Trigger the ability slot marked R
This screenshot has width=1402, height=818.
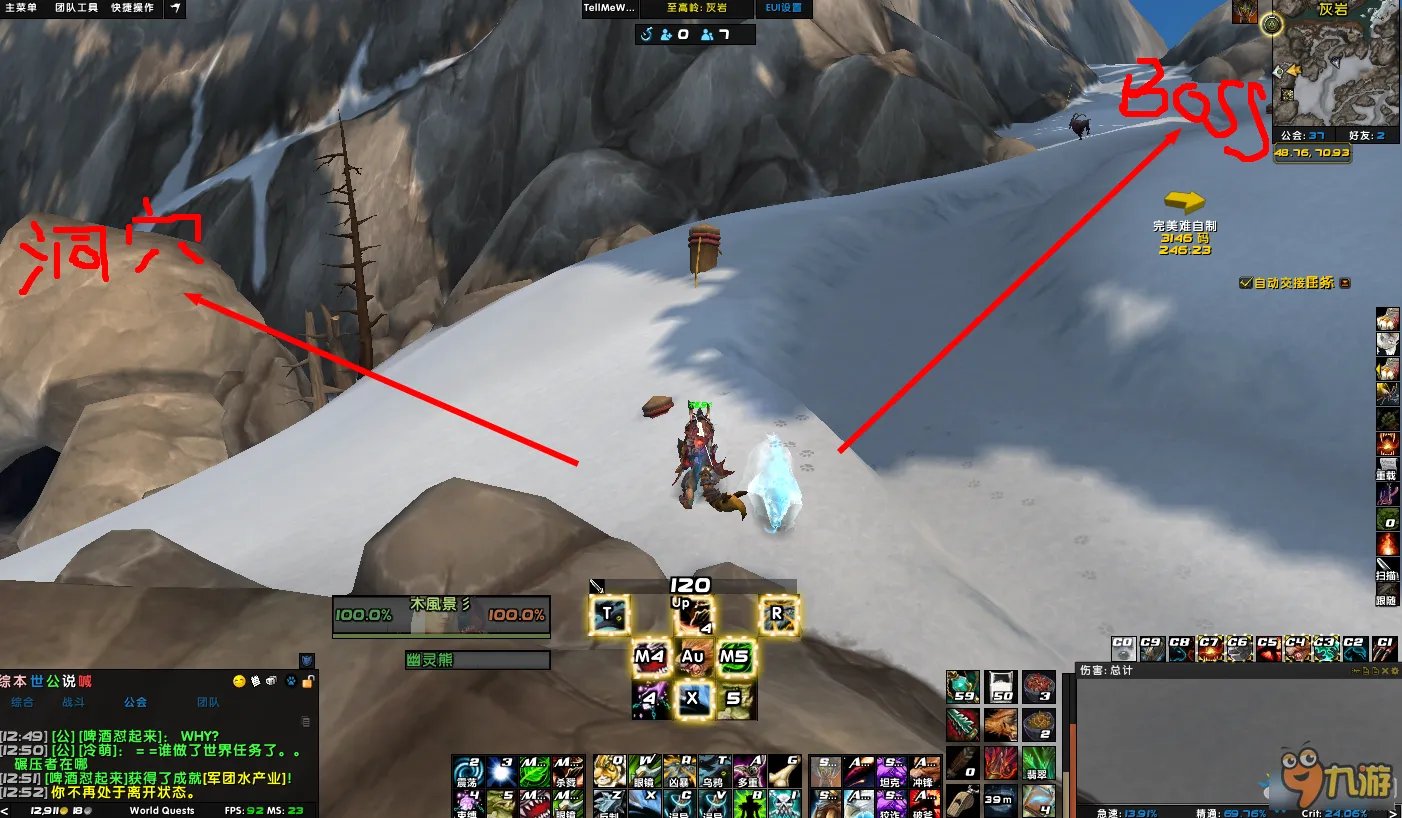point(777,614)
